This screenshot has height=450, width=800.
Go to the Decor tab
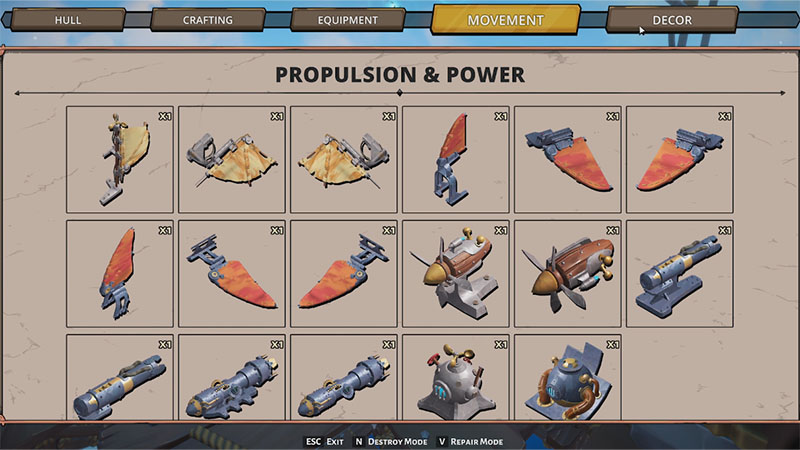[671, 20]
